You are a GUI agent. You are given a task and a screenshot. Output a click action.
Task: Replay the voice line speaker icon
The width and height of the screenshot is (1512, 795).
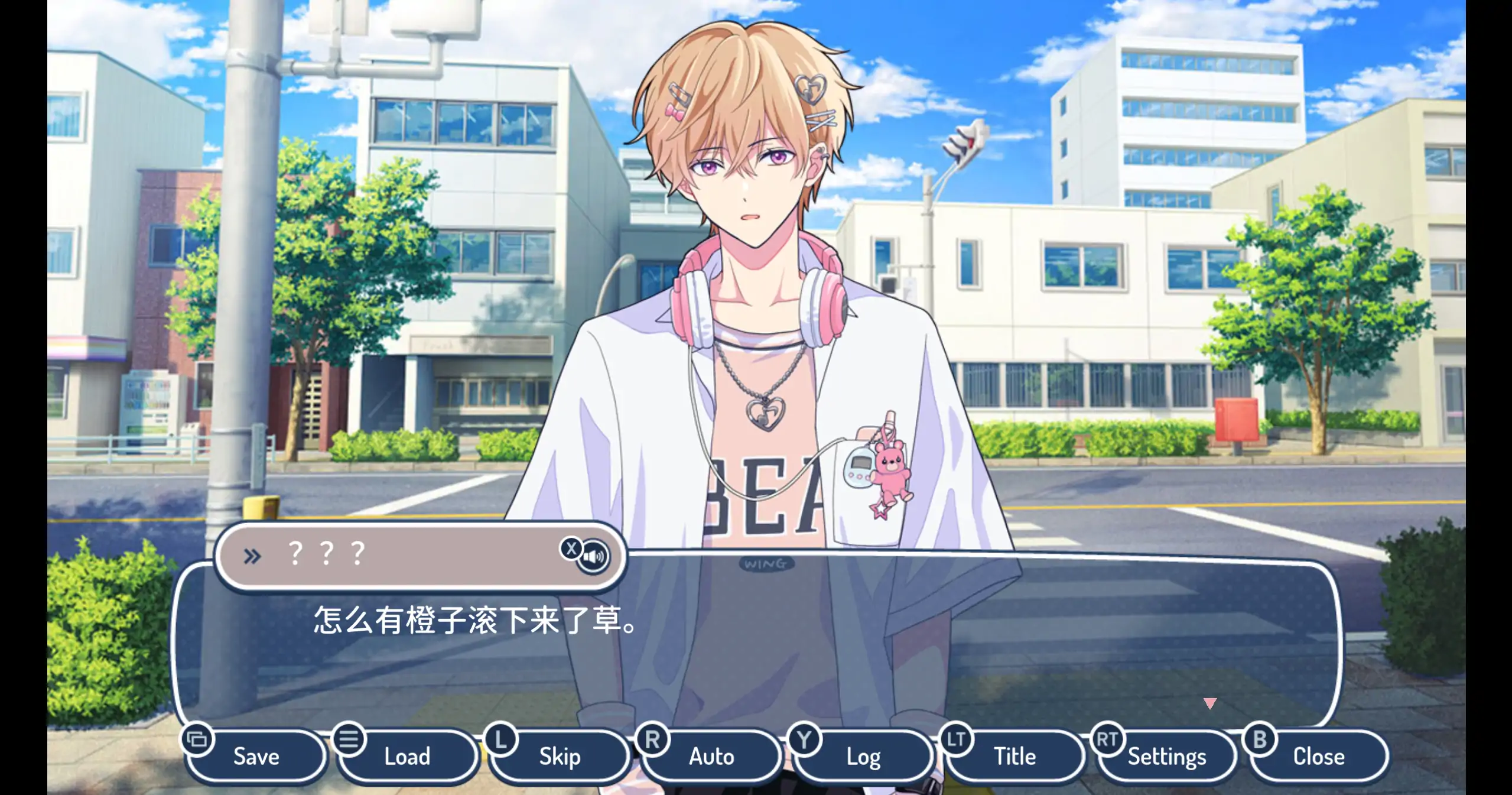pyautogui.click(x=593, y=557)
